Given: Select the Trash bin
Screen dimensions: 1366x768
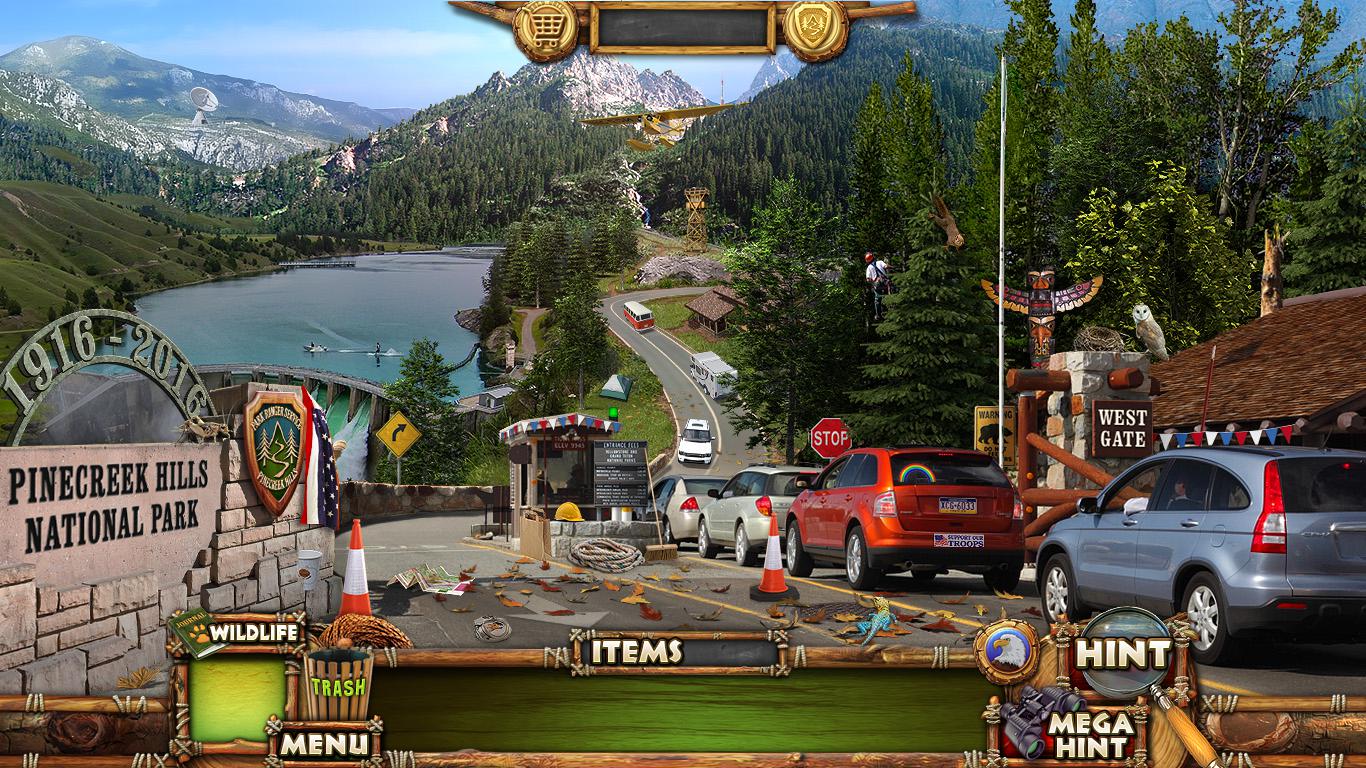Looking at the screenshot, I should click(337, 685).
